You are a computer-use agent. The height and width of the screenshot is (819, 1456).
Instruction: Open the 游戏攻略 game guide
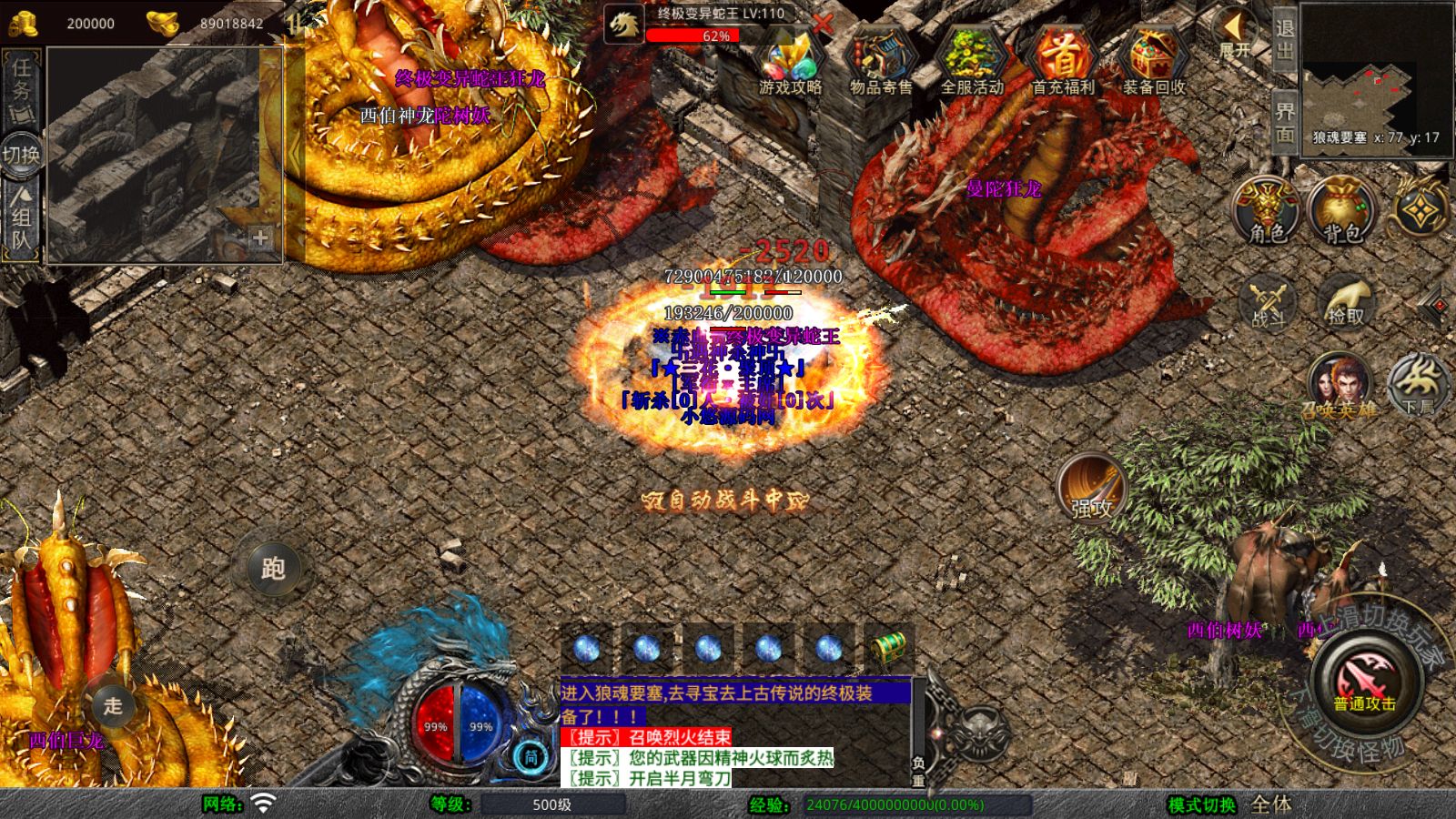tap(790, 62)
